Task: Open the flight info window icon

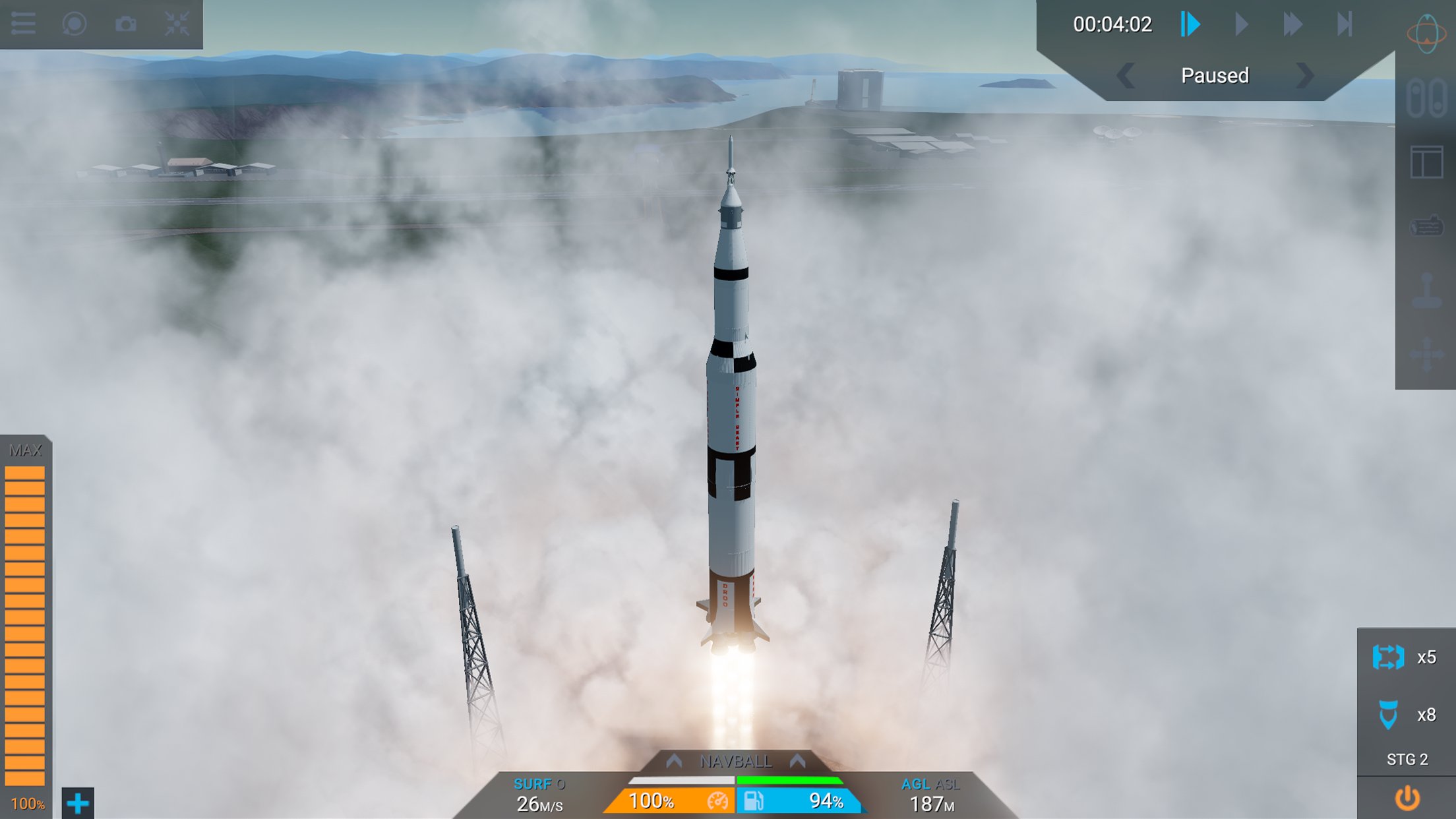Action: pyautogui.click(x=1427, y=160)
